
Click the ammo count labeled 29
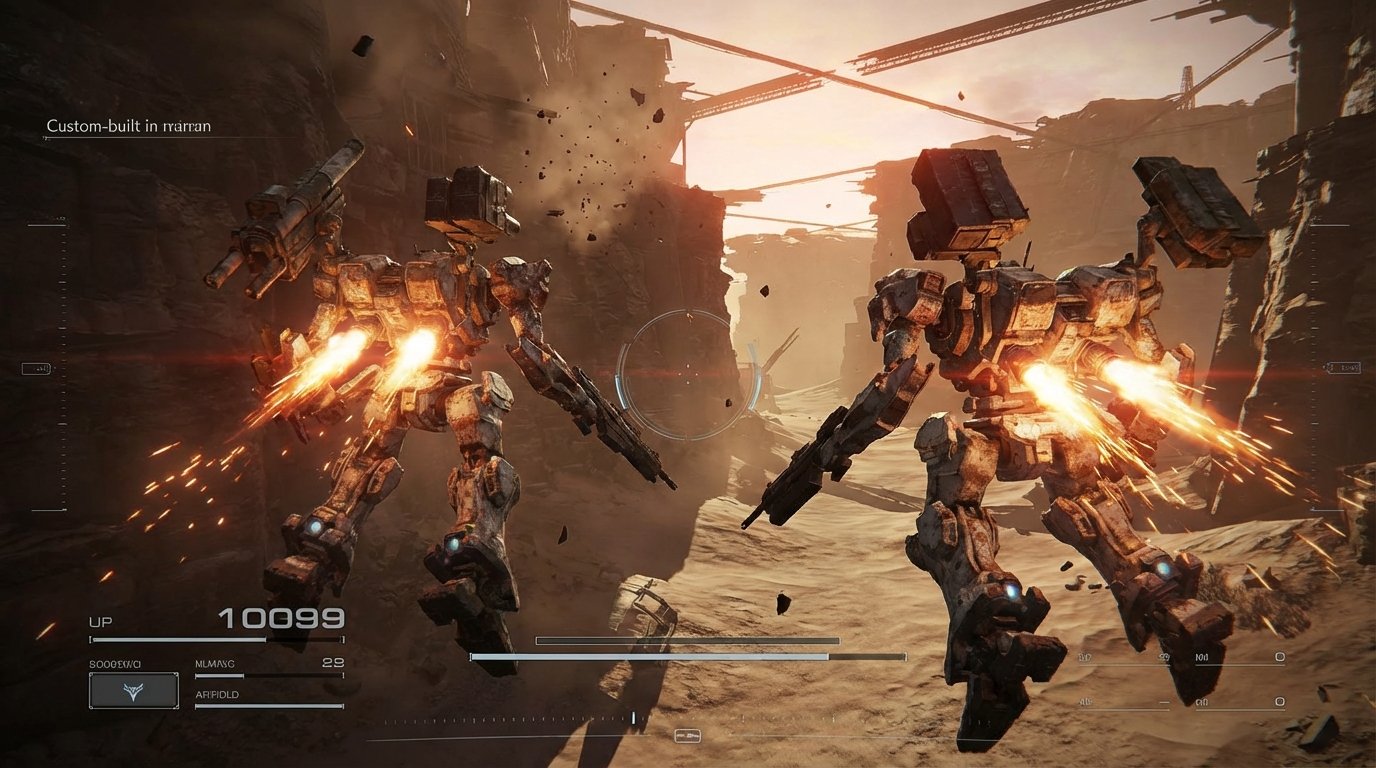click(332, 662)
